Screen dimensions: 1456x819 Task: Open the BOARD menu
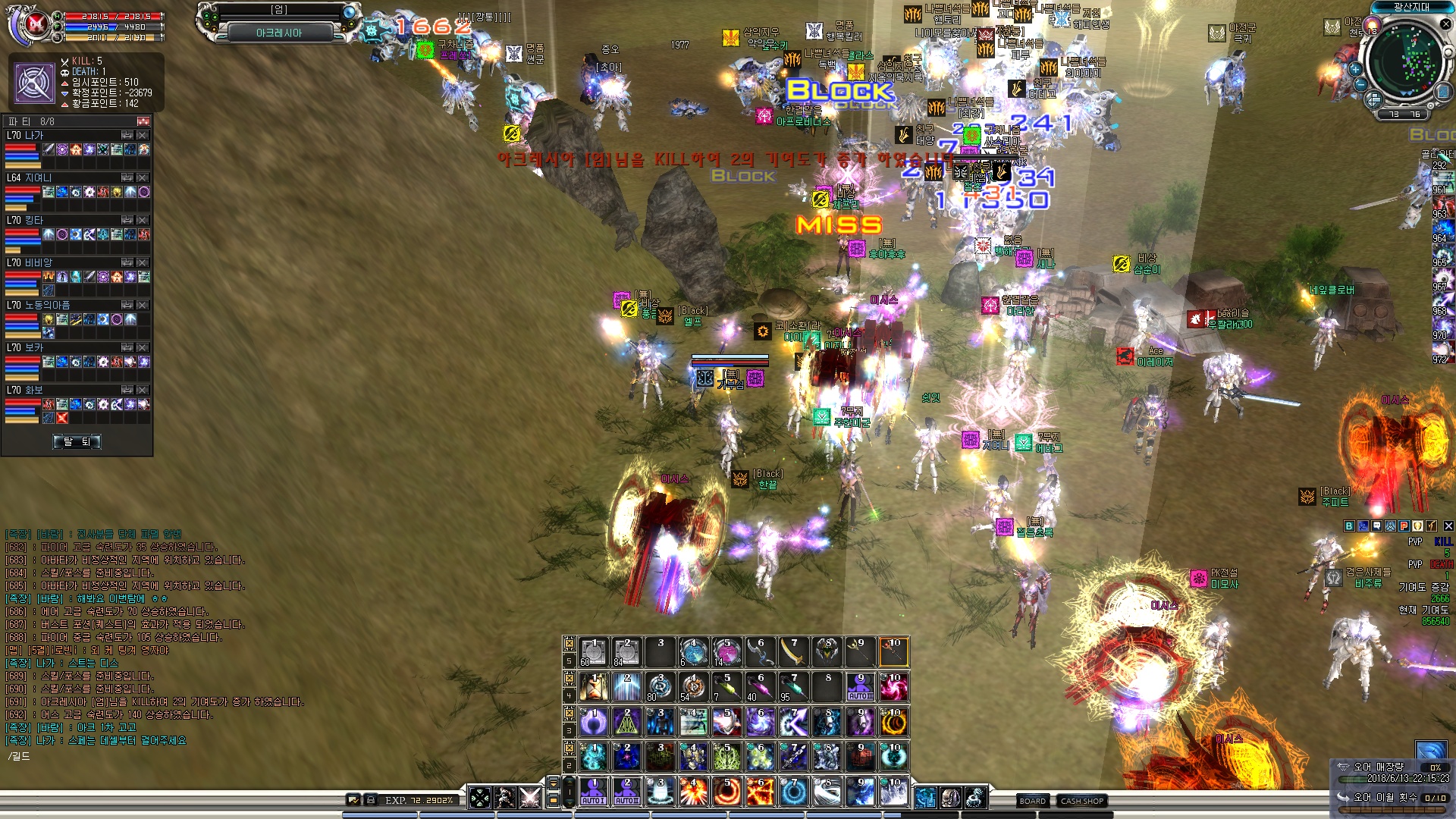click(x=1032, y=801)
